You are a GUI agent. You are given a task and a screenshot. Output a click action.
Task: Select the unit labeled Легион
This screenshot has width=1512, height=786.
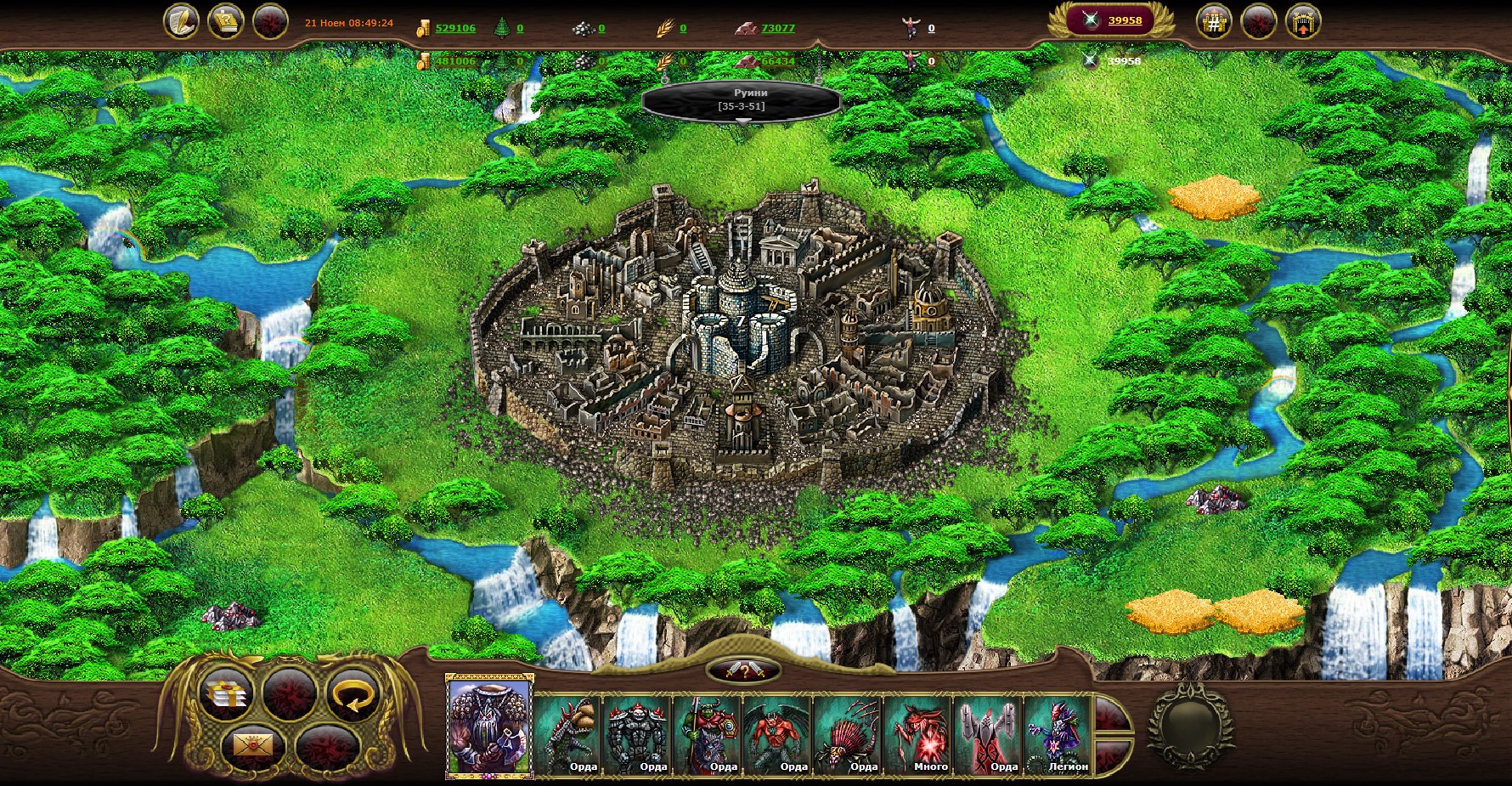(1058, 734)
